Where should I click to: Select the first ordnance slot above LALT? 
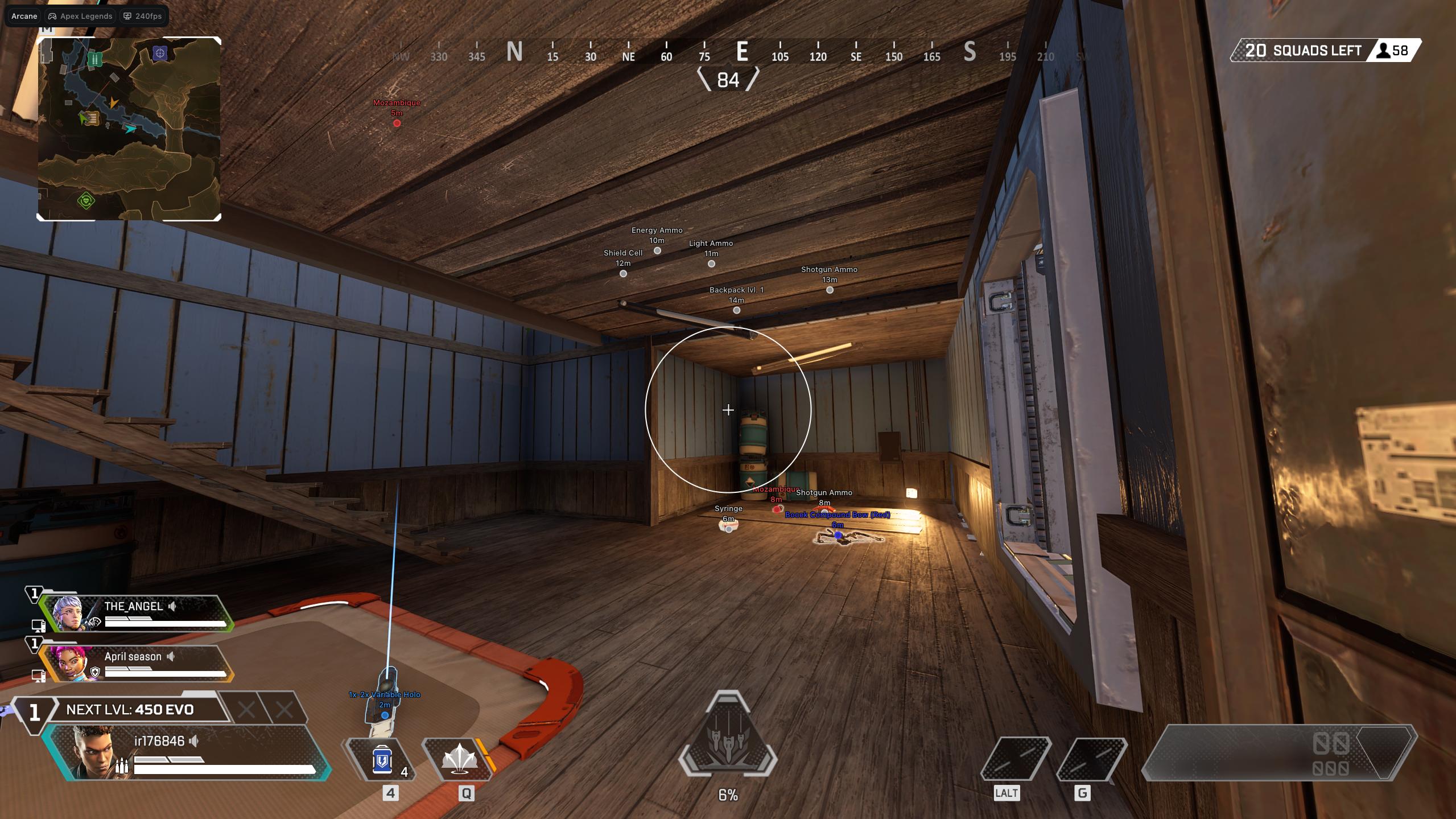pyautogui.click(x=1016, y=759)
